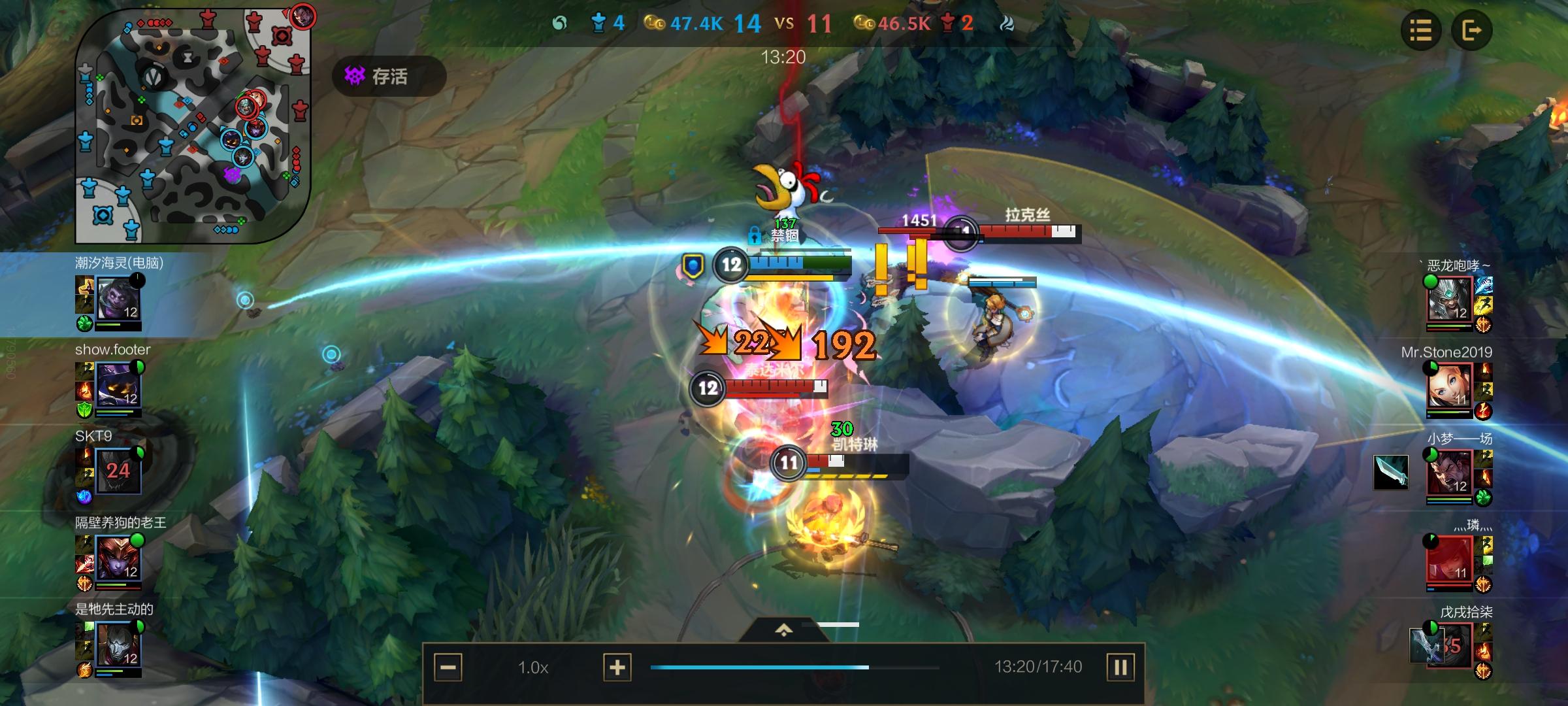Image resolution: width=1568 pixels, height=706 pixels.
Task: Click the minimap
Action: (x=193, y=126)
